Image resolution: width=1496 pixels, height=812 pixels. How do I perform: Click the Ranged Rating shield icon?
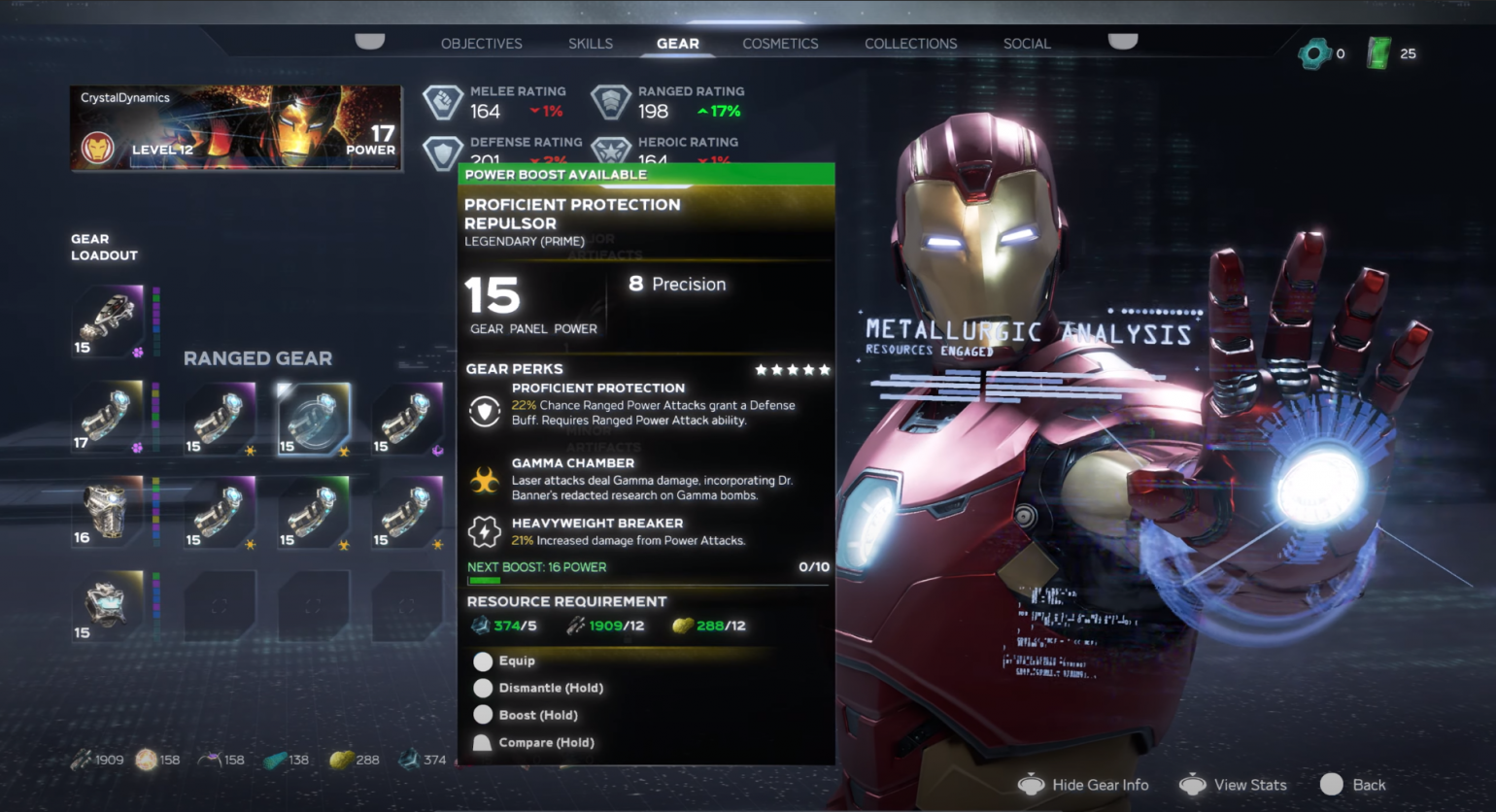point(612,101)
